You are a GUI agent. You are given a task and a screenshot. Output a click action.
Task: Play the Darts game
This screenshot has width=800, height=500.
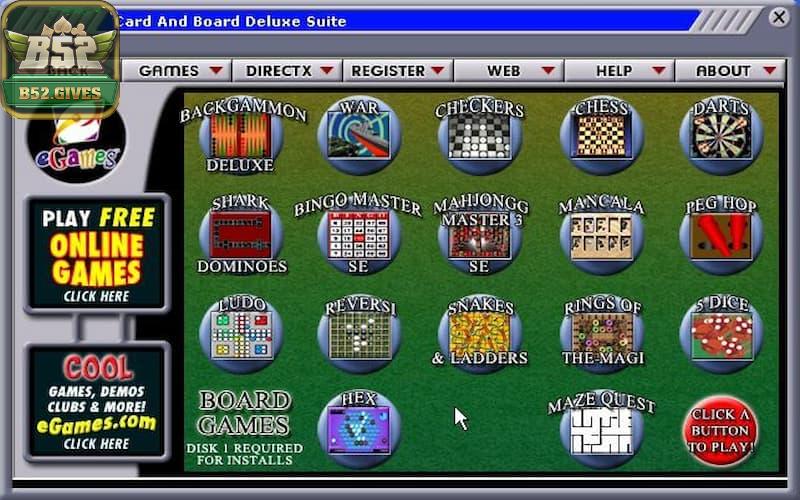720,133
